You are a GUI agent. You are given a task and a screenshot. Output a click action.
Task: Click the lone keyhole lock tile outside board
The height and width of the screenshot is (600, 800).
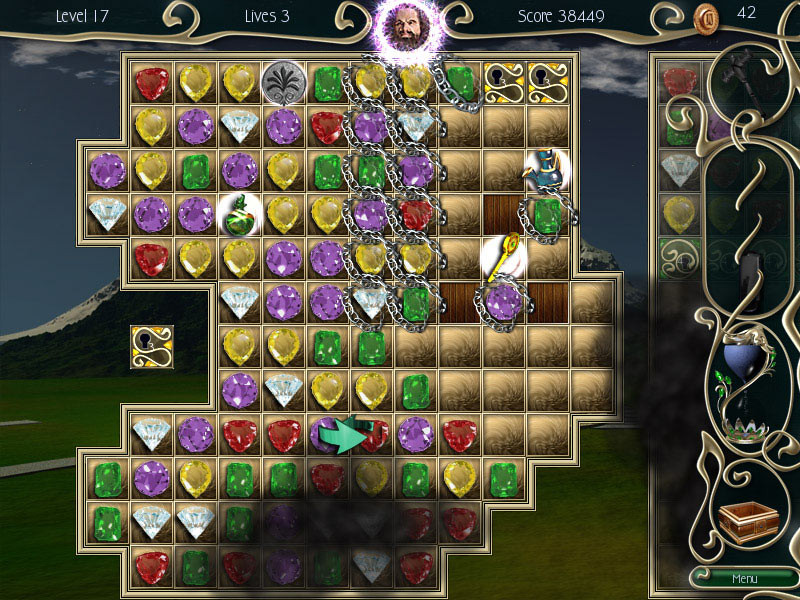pyautogui.click(x=152, y=345)
